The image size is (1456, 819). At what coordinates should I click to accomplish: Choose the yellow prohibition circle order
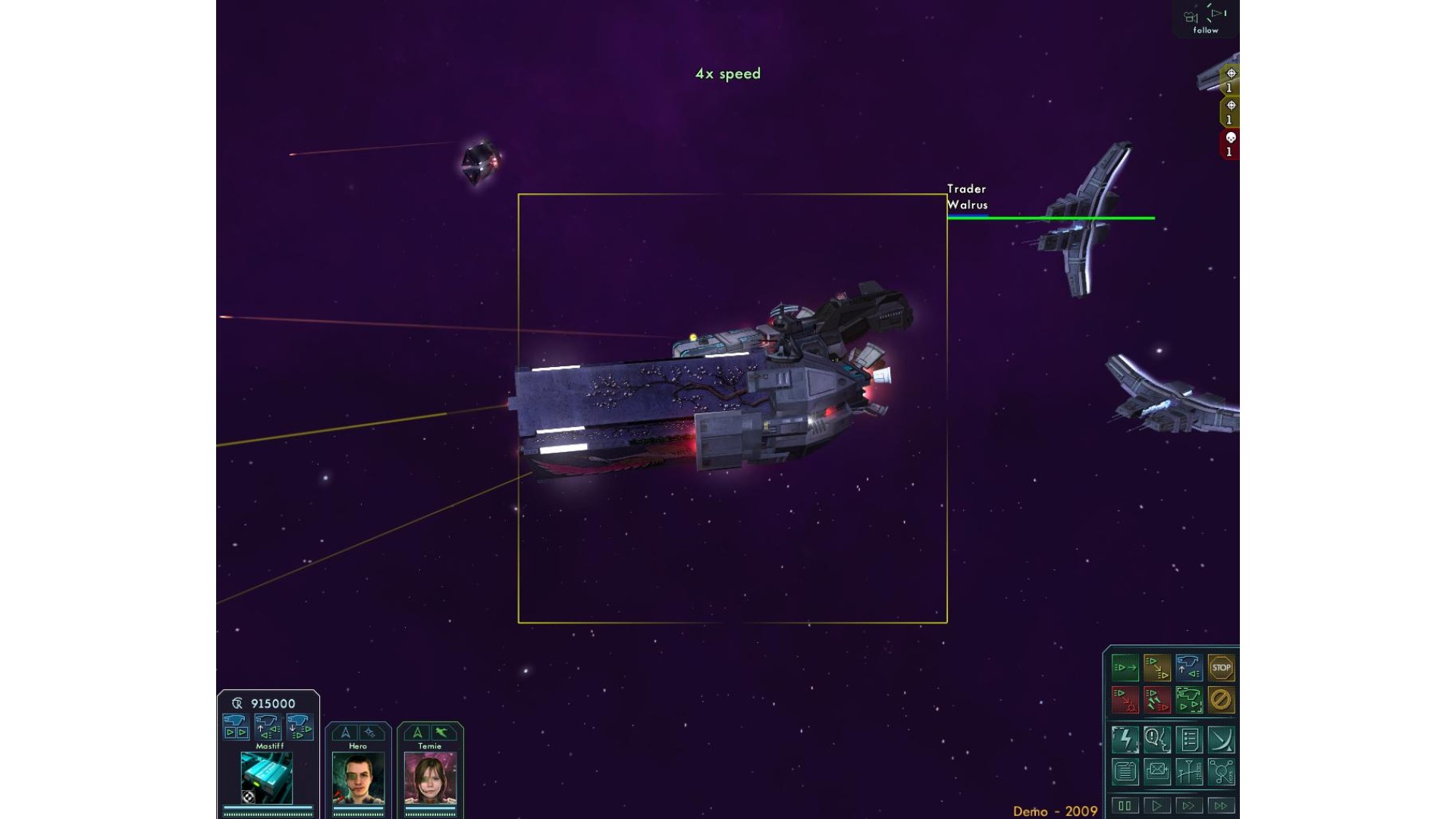1221,700
